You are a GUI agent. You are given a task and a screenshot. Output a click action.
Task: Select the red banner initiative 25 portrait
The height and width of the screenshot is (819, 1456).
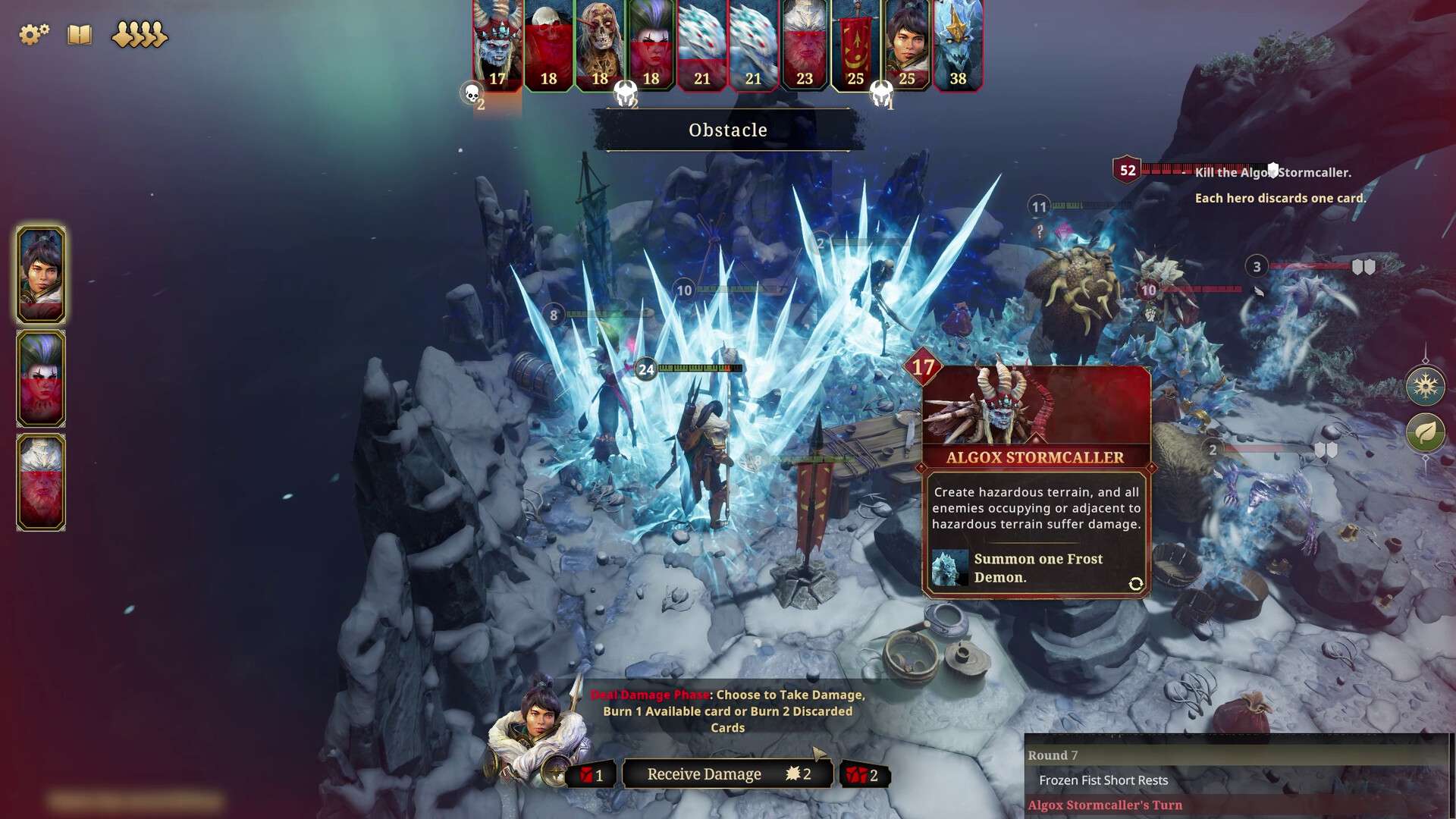[855, 44]
